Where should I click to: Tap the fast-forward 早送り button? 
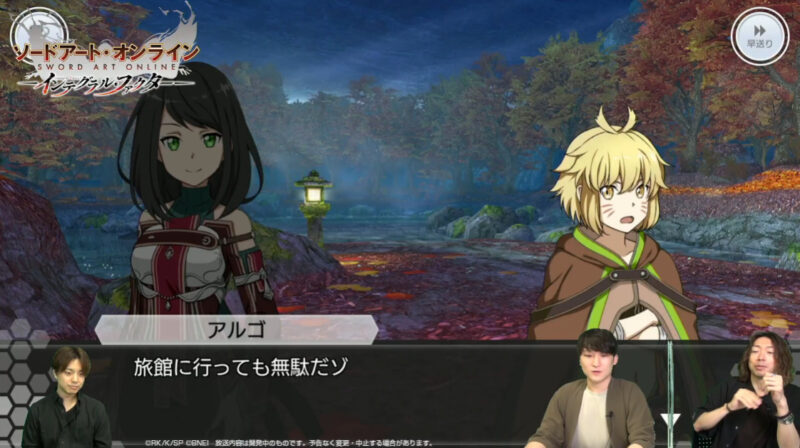click(760, 35)
